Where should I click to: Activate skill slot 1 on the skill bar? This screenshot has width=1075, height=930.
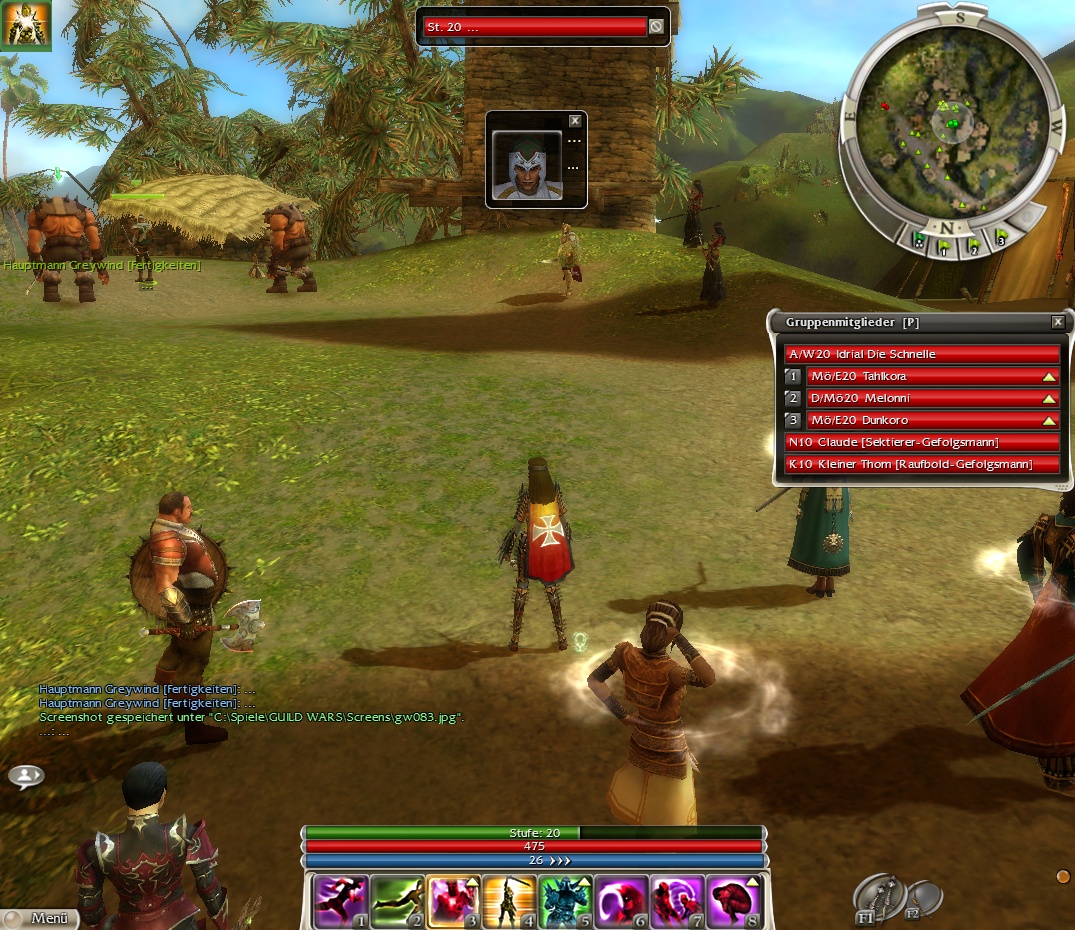point(341,902)
